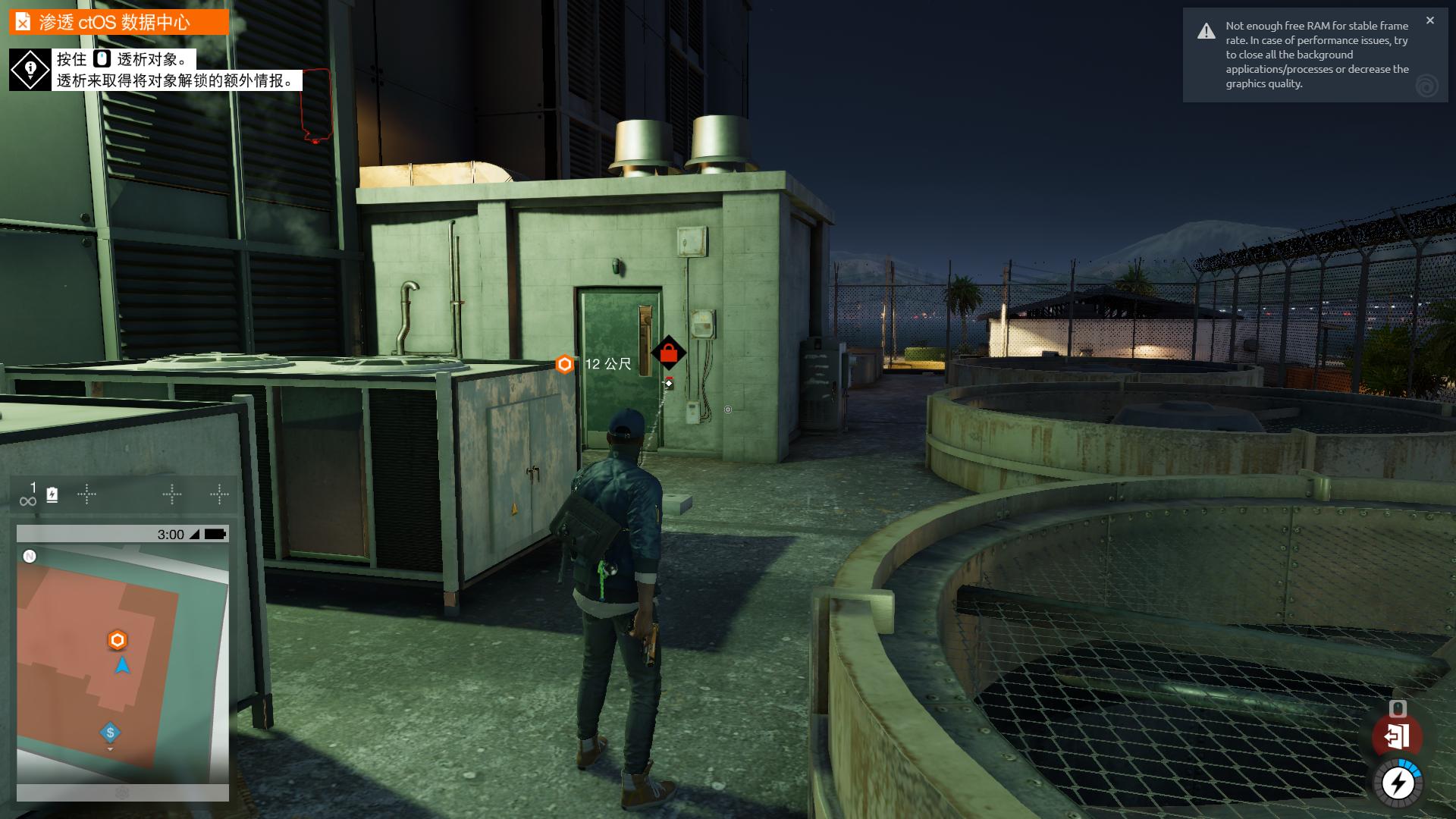Activate the red exit door icon
The image size is (1456, 819).
pos(1397,736)
